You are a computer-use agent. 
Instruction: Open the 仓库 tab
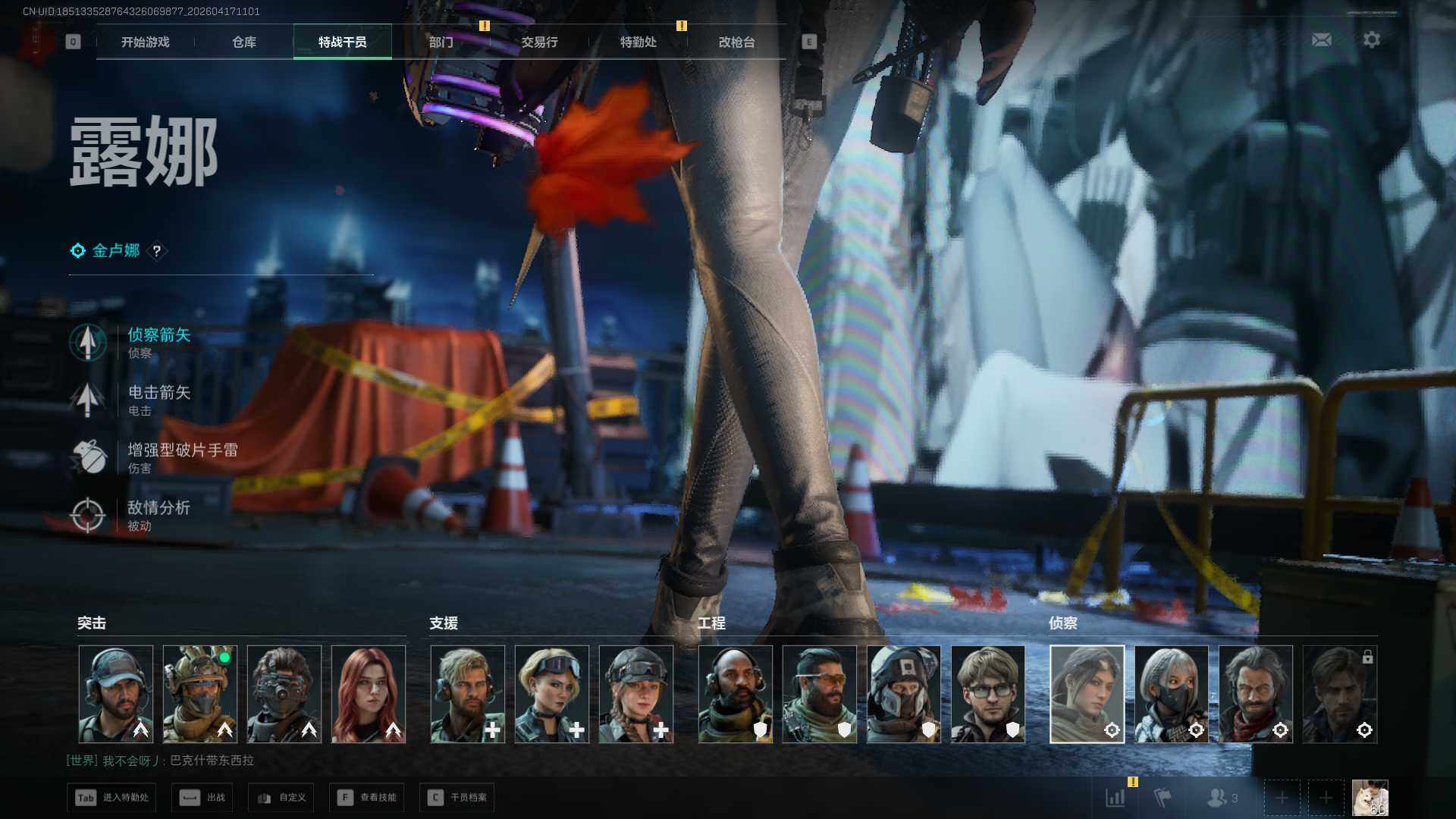pos(244,42)
